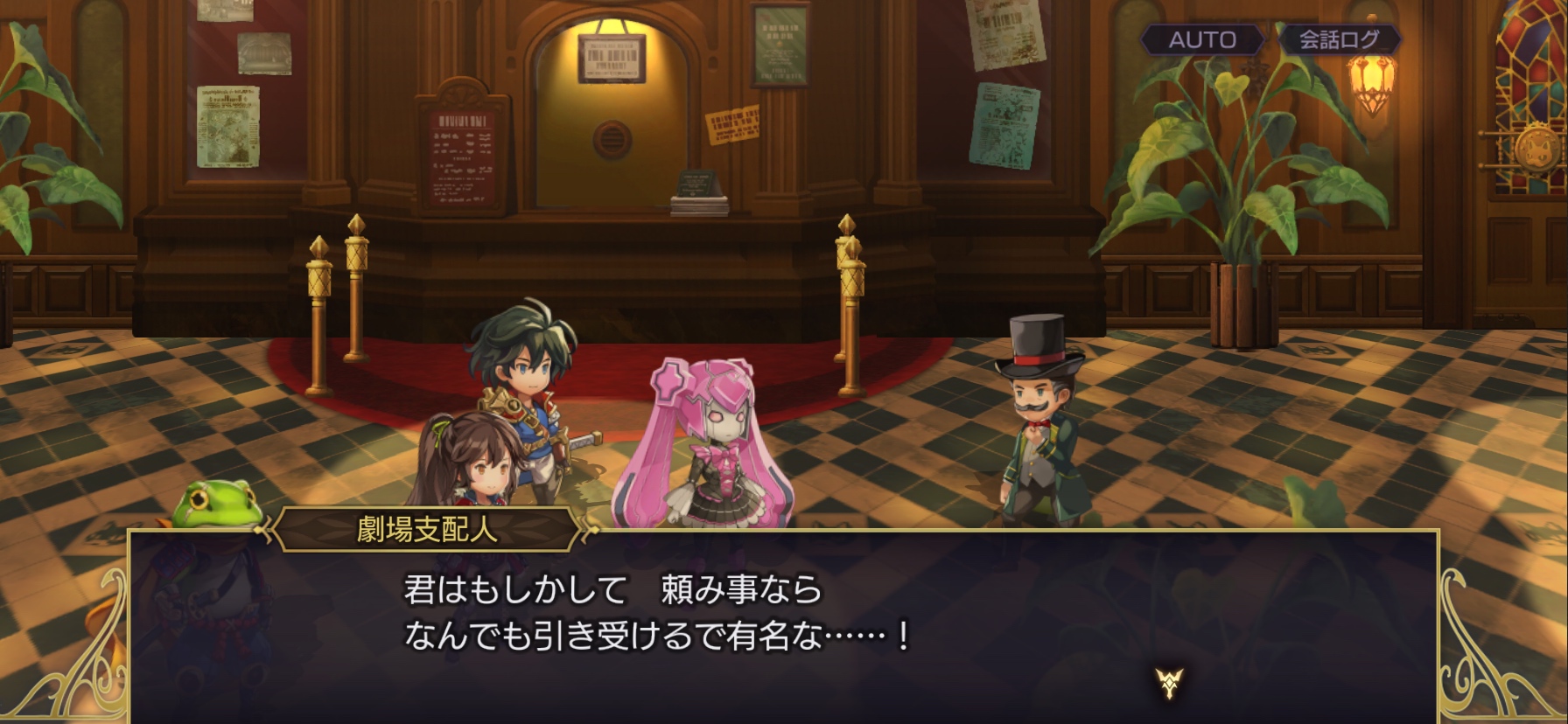Toggle the AUTO dialogue advance button
This screenshot has height=724, width=1568.
tap(1202, 39)
